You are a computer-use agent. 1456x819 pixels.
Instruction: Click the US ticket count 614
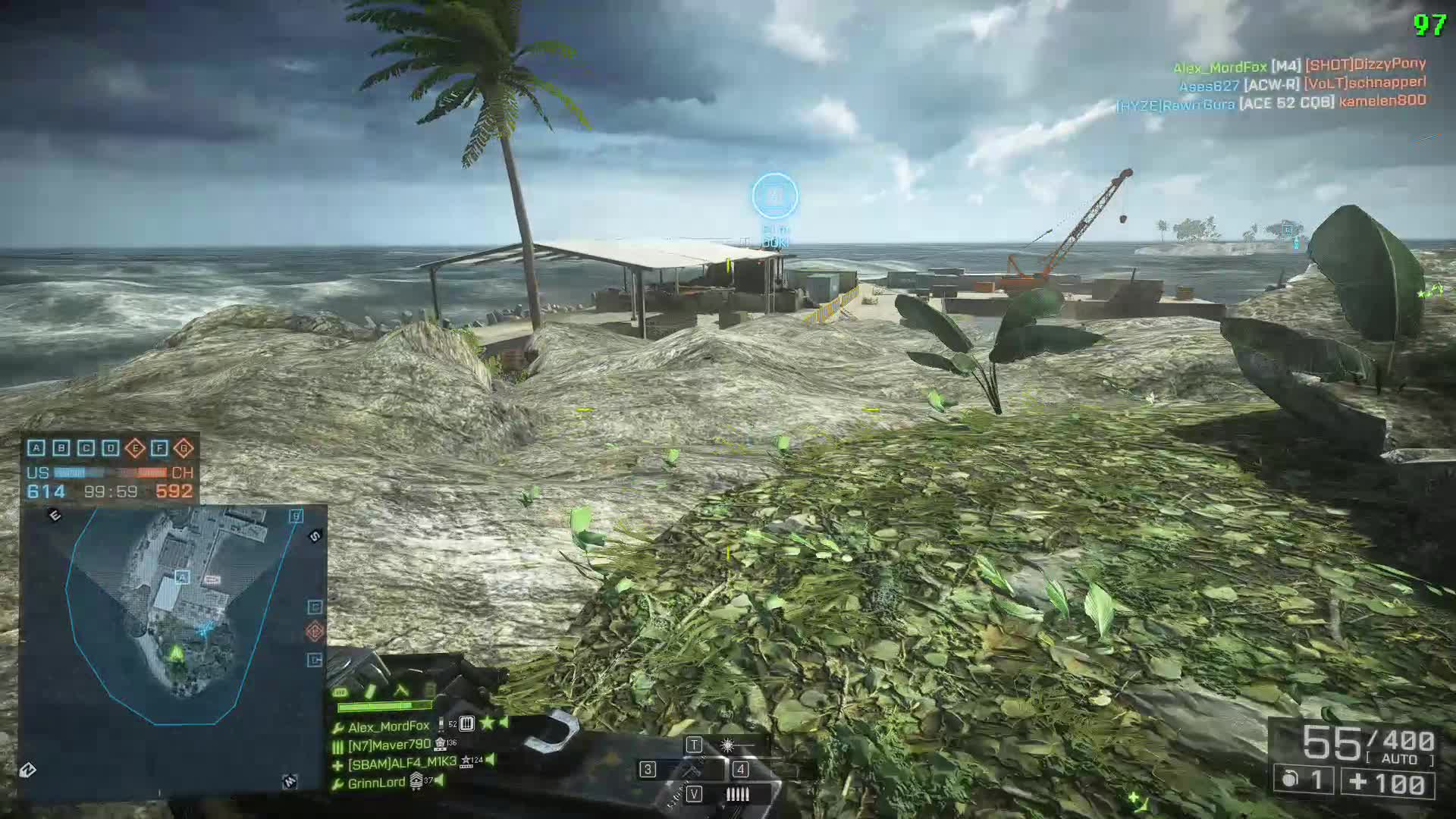click(x=47, y=491)
